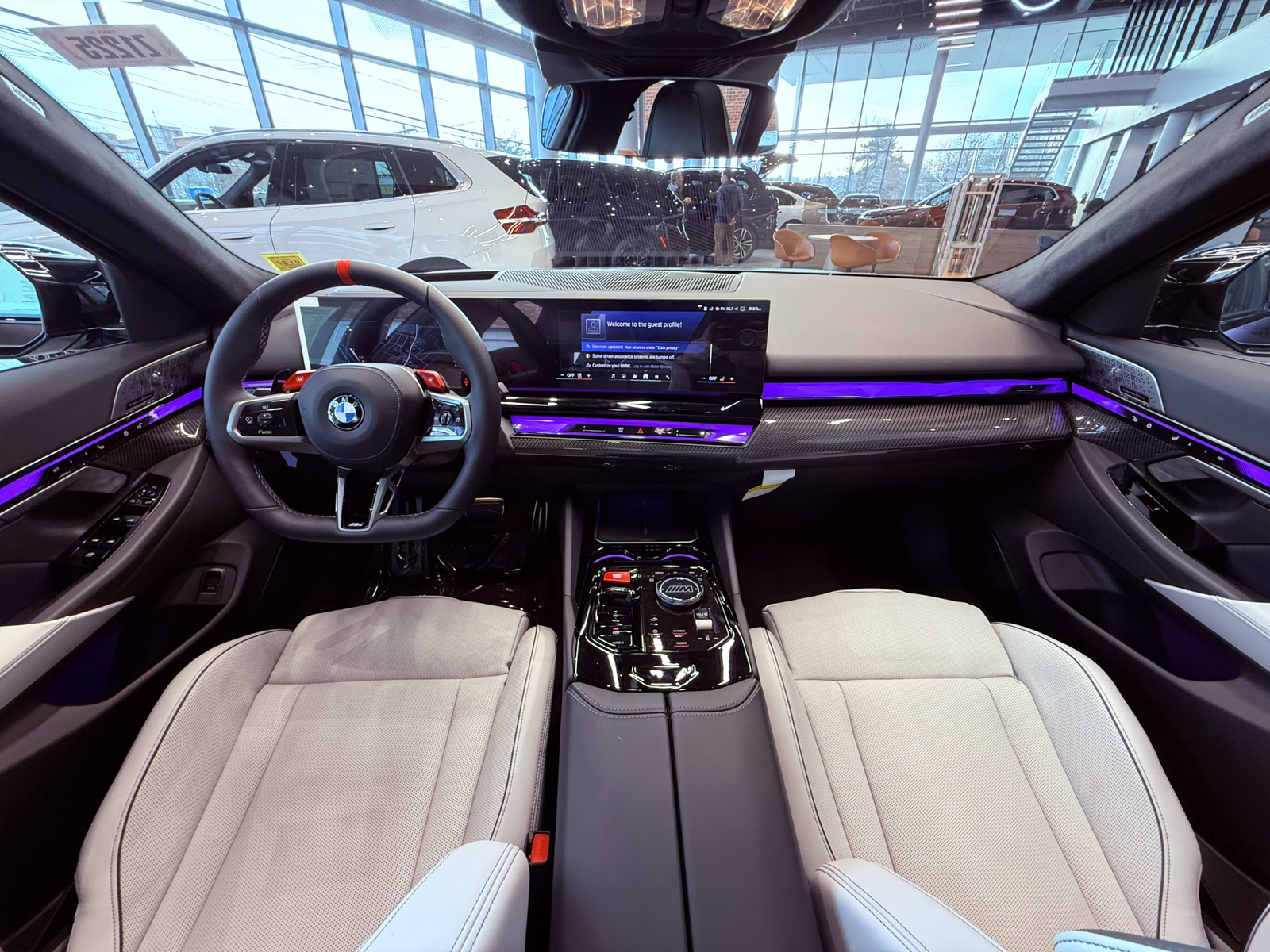Open the Media player music note icon
This screenshot has height=952, width=1270.
[613, 377]
